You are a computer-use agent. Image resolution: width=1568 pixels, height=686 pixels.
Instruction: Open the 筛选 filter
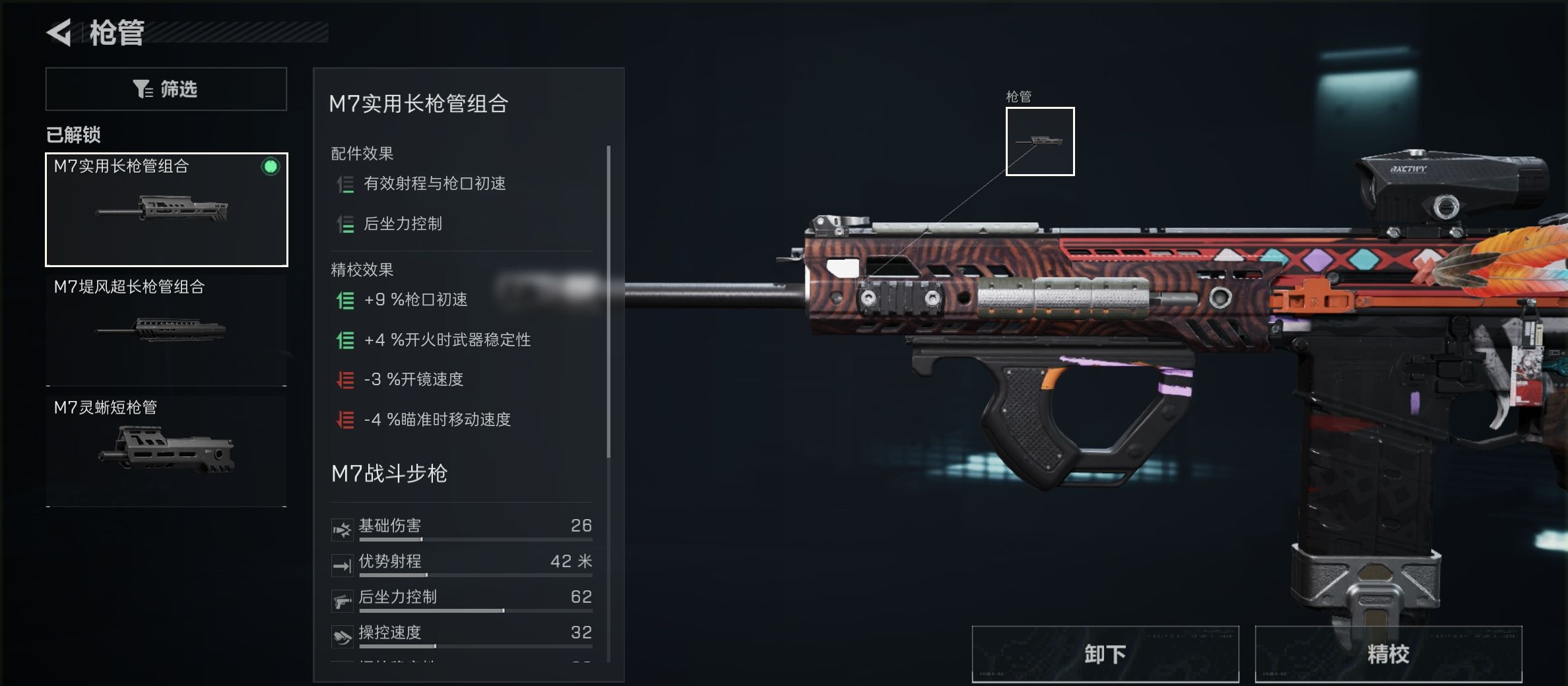[166, 89]
